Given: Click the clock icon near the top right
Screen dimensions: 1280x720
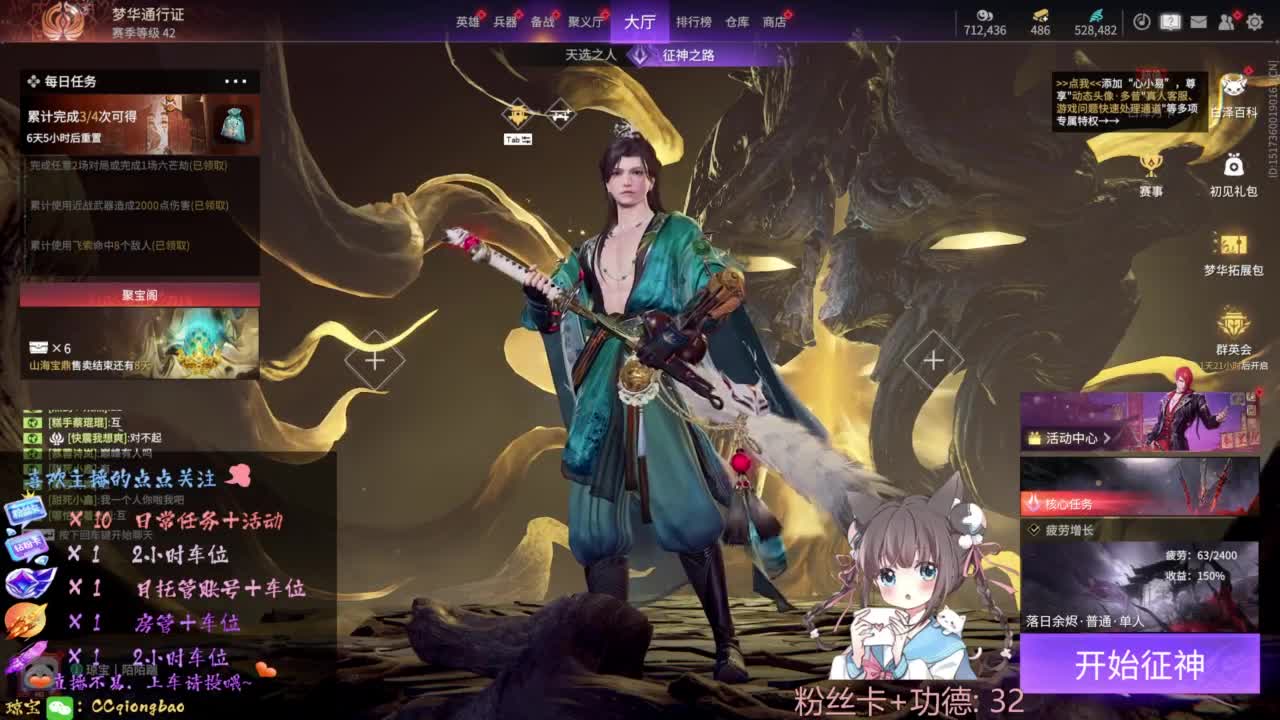Looking at the screenshot, I should click(x=1142, y=21).
